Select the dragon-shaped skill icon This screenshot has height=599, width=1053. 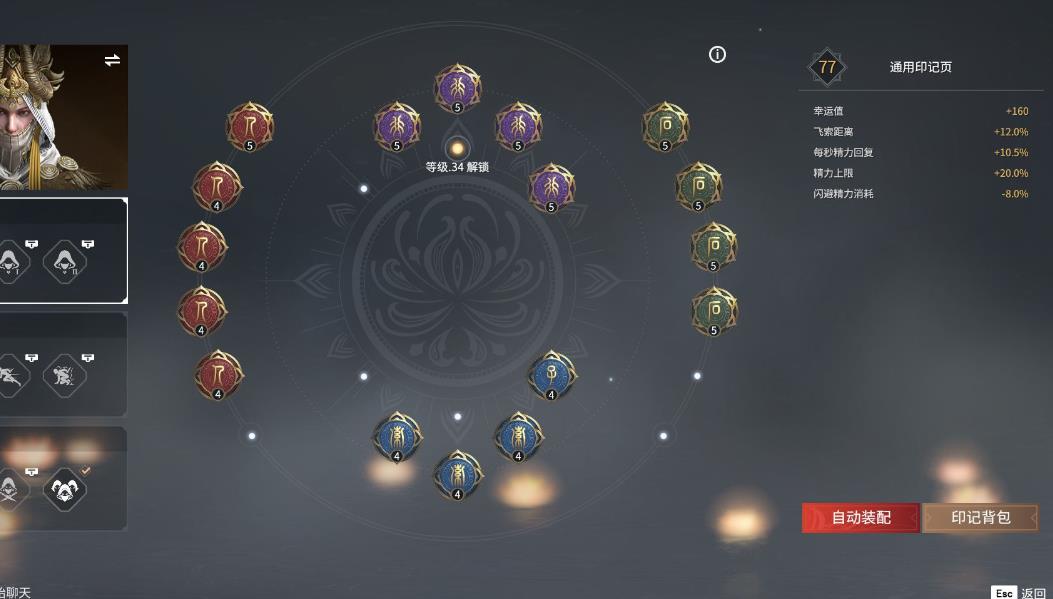tap(65, 375)
